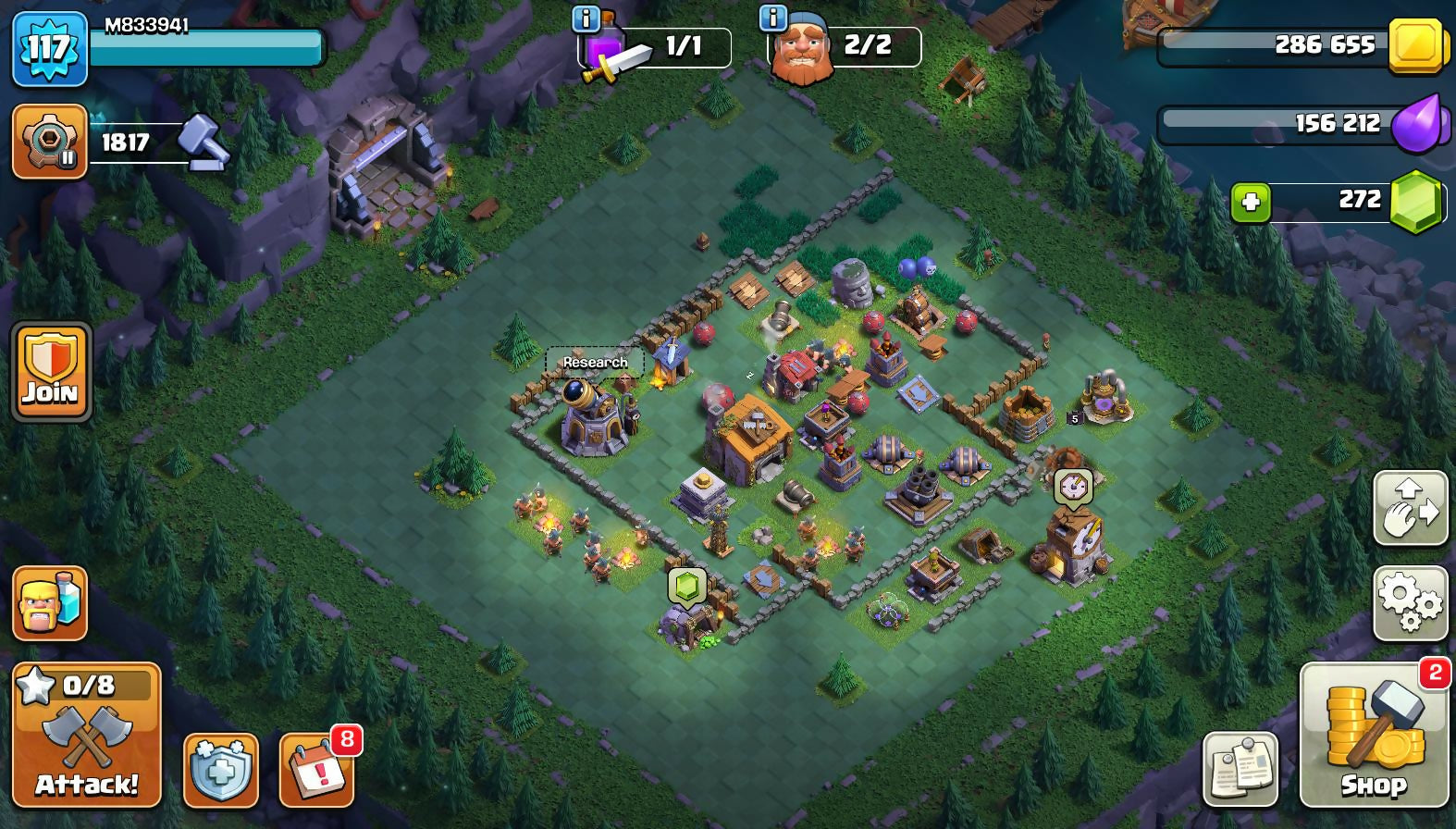This screenshot has height=829, width=1456.
Task: Select the purple elixir drop icon
Action: coord(1416,124)
